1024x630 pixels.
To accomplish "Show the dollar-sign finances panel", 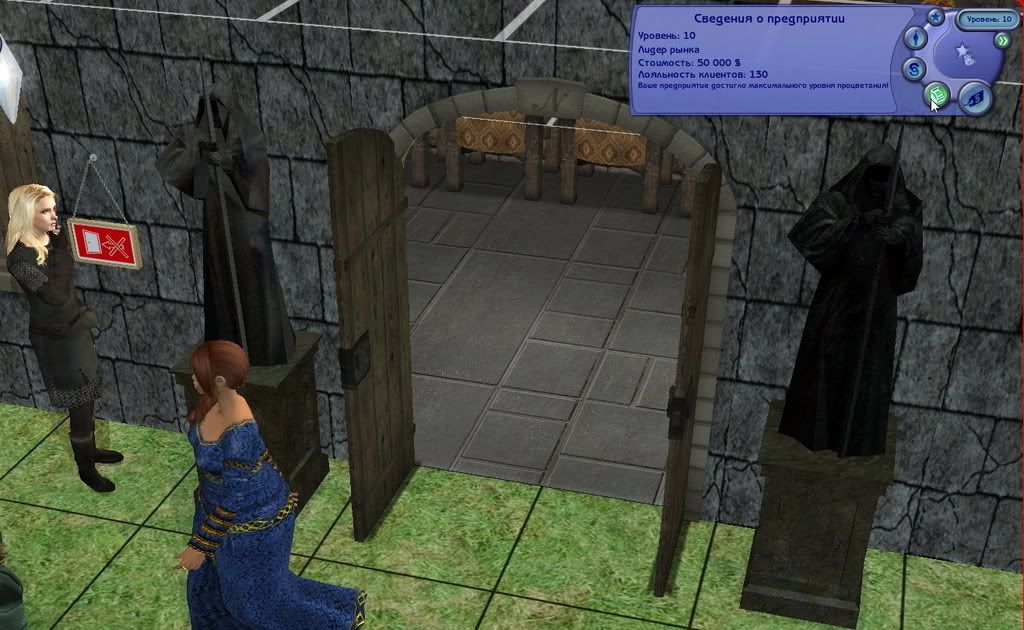I will tap(915, 69).
